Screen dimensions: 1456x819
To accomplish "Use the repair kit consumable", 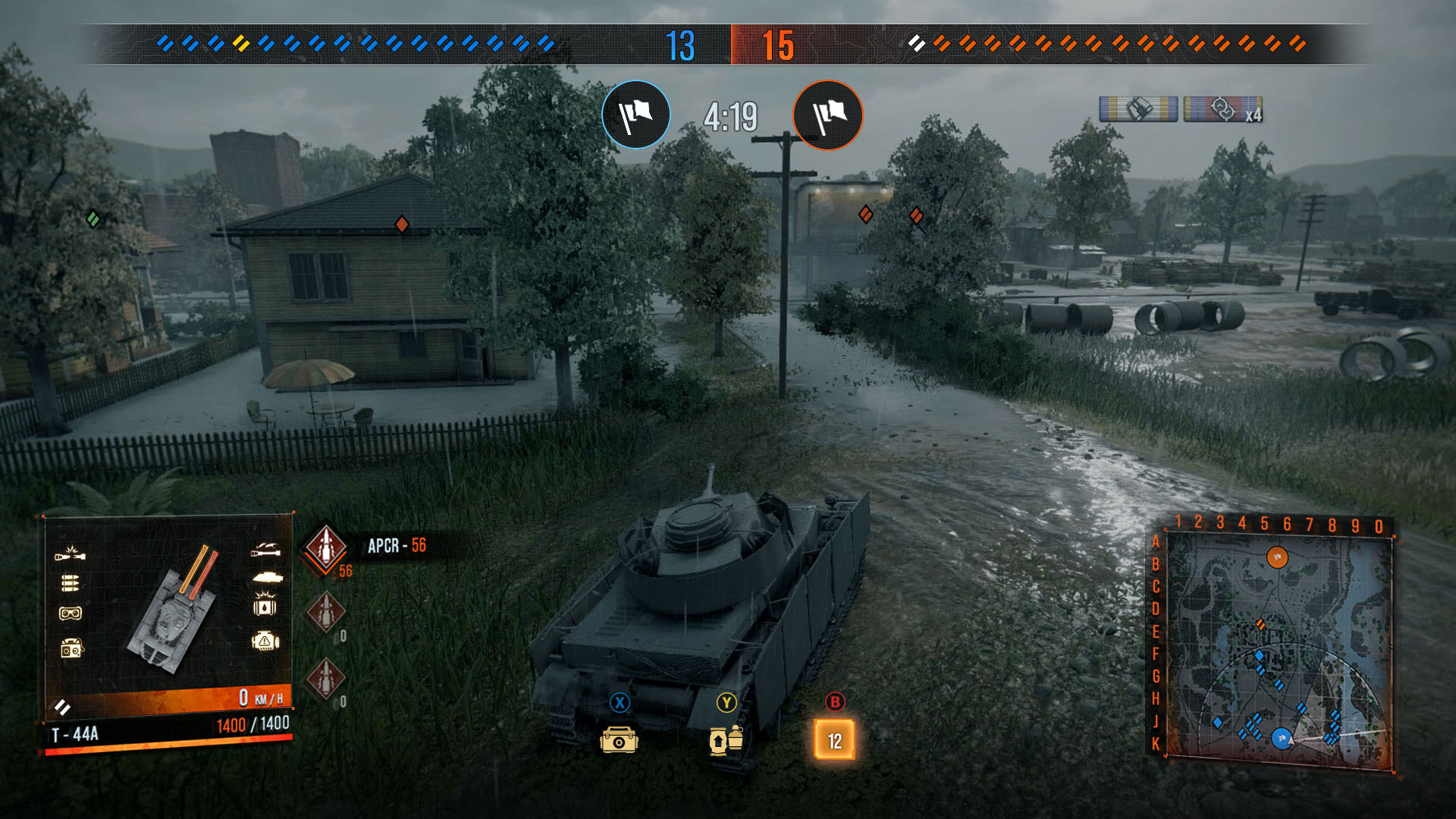I will pos(619,739).
